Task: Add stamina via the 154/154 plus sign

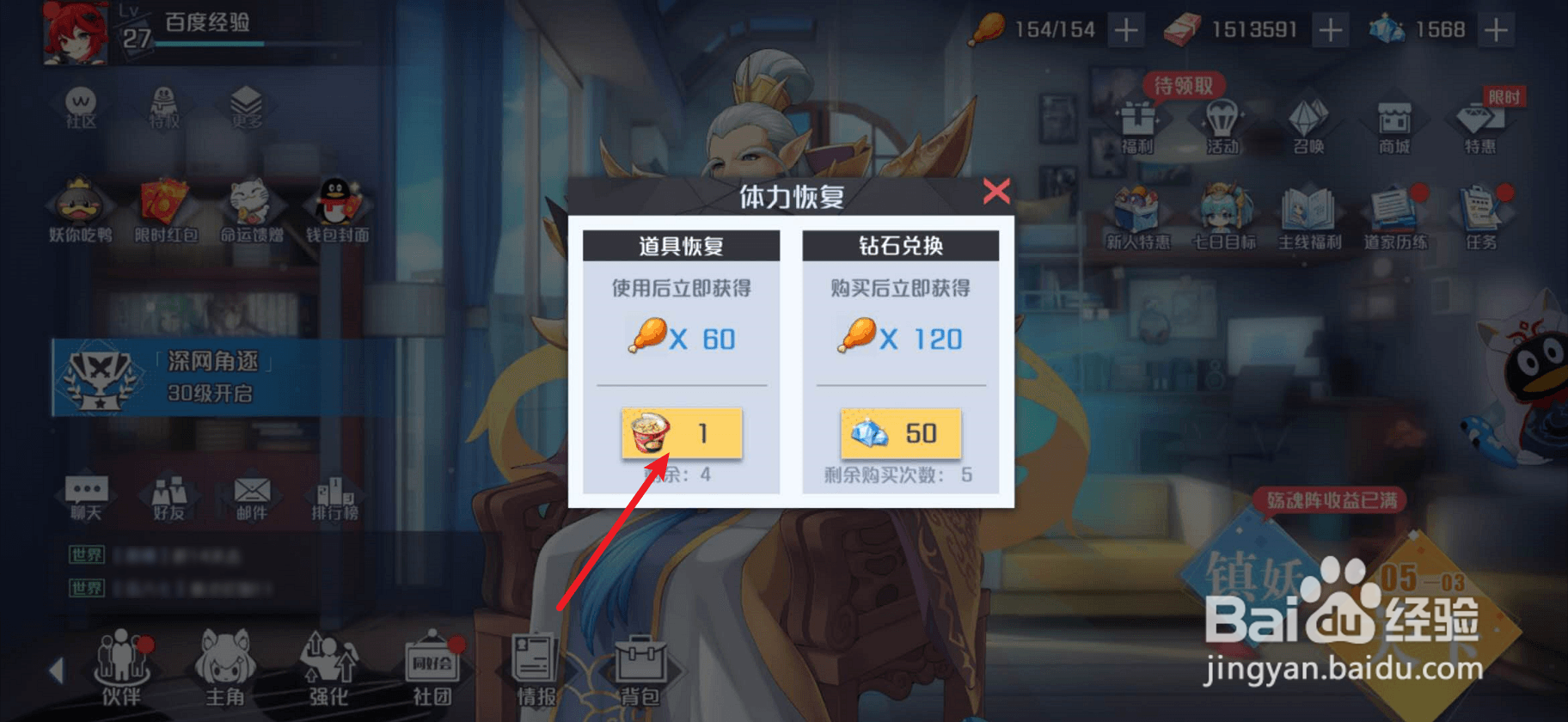Action: click(1126, 29)
